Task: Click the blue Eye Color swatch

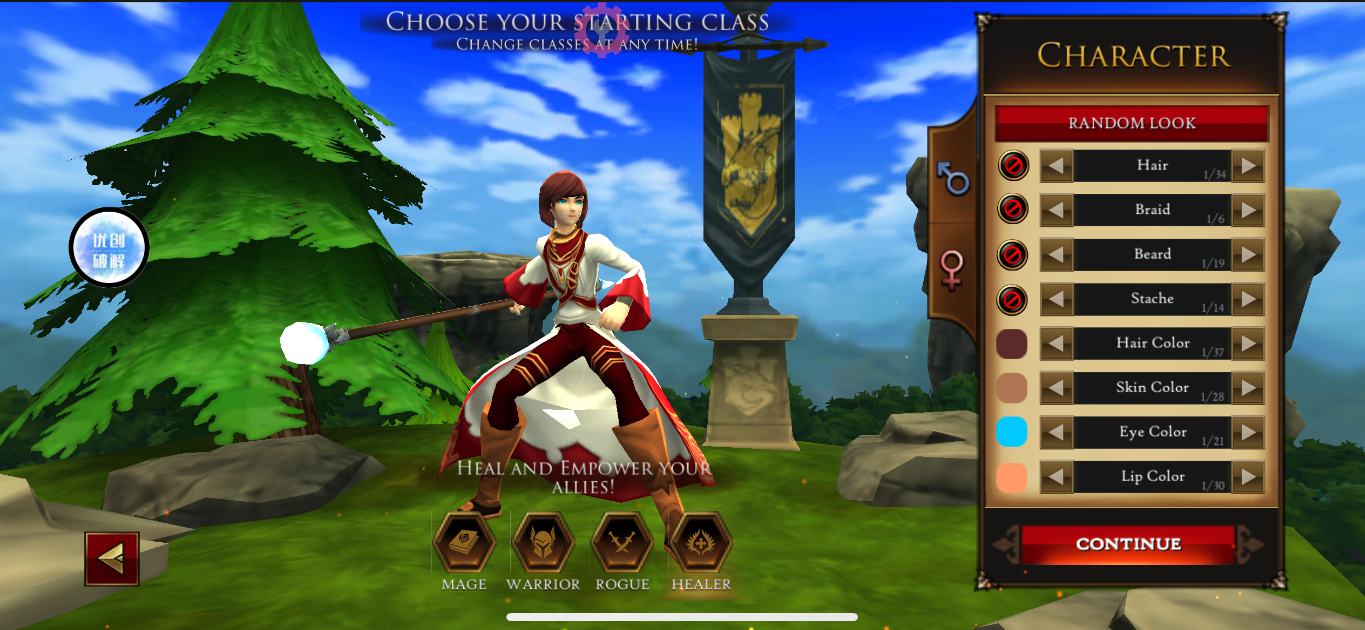Action: 1012,432
